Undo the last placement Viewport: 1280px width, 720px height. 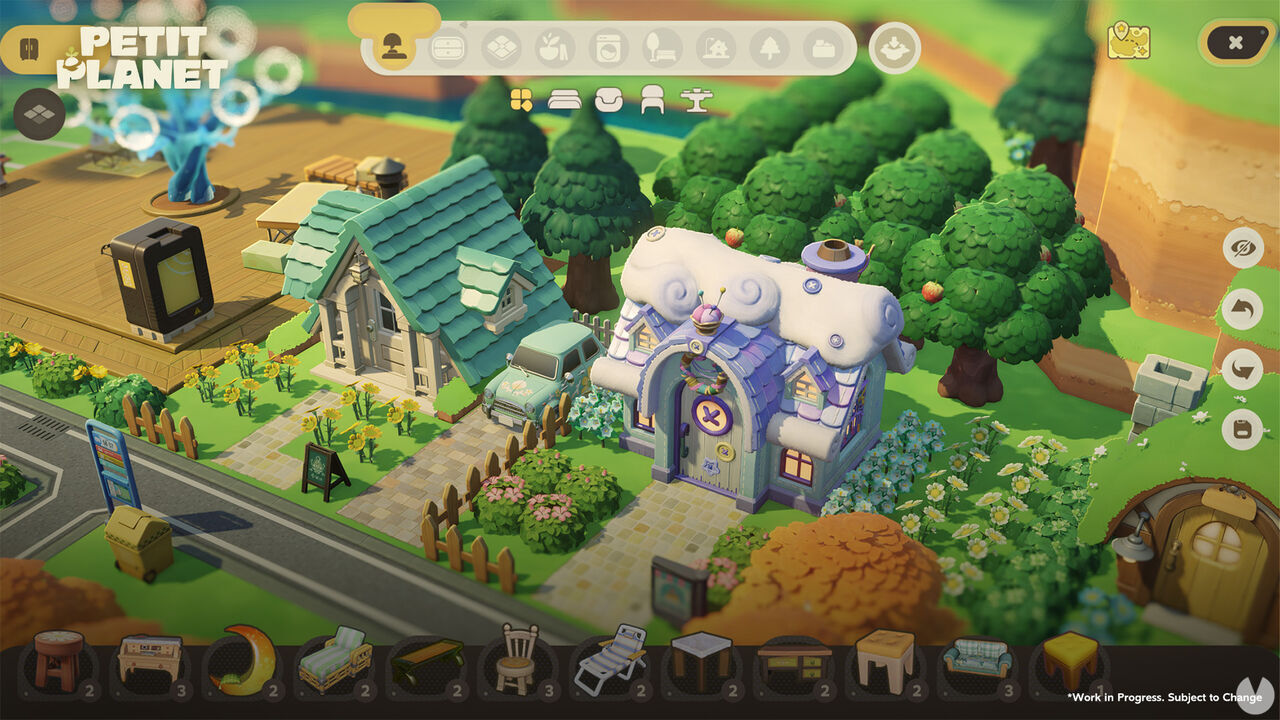point(1242,310)
